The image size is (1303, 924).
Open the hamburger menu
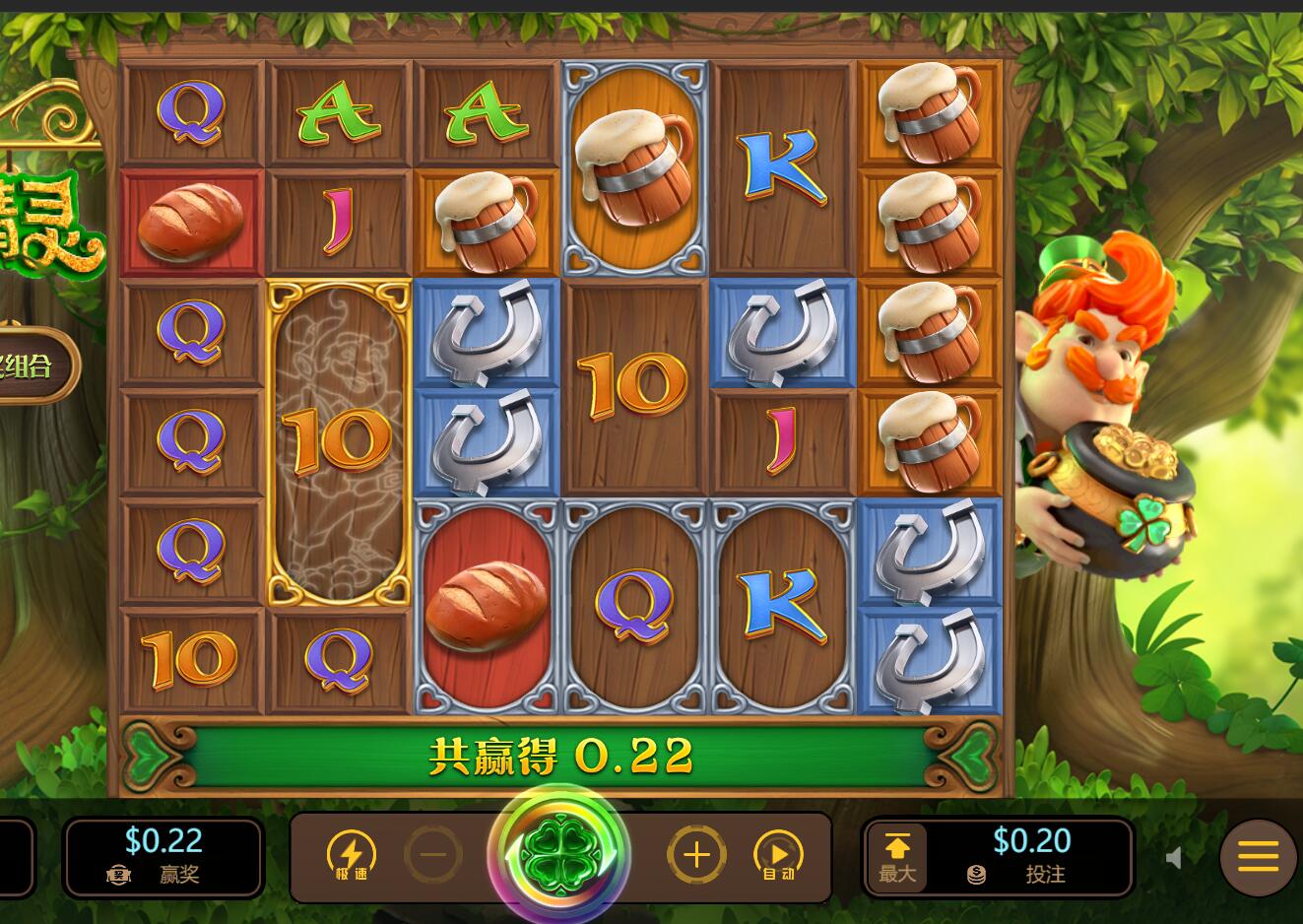[1258, 856]
